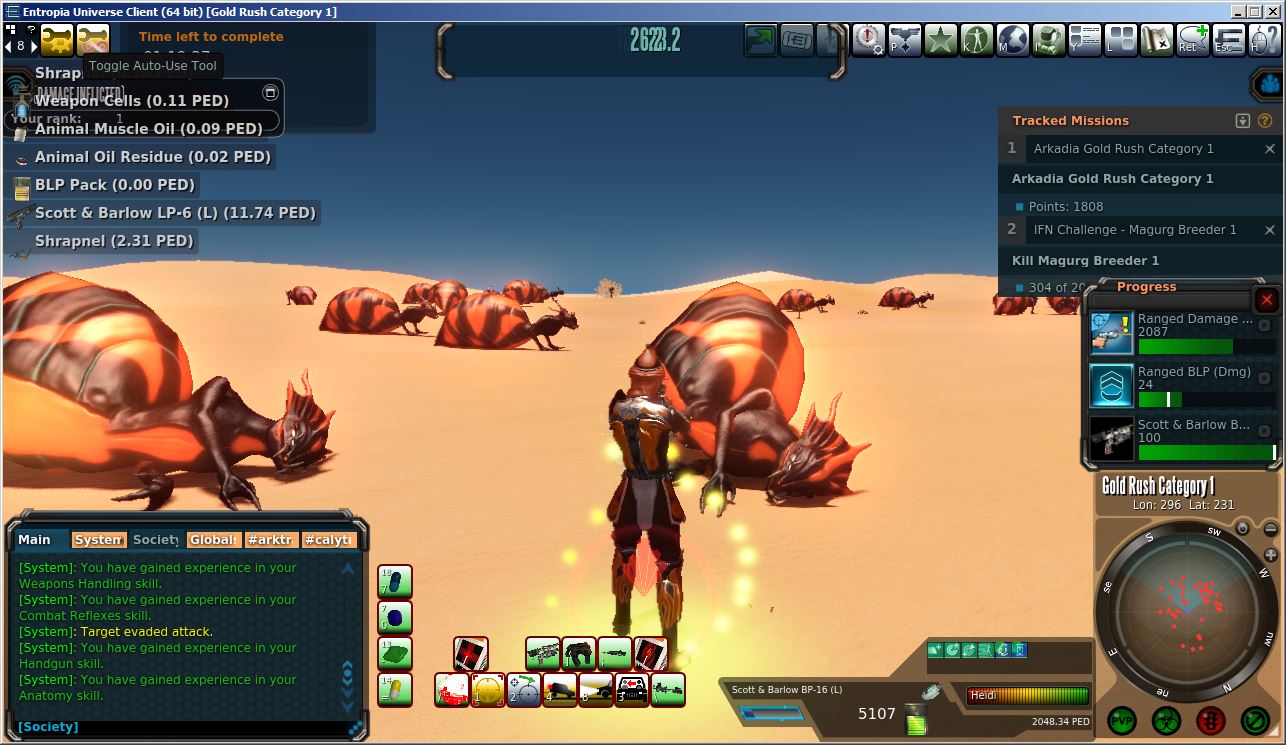This screenshot has width=1286, height=745.
Task: Open the Globals chat tab
Action: click(x=214, y=540)
